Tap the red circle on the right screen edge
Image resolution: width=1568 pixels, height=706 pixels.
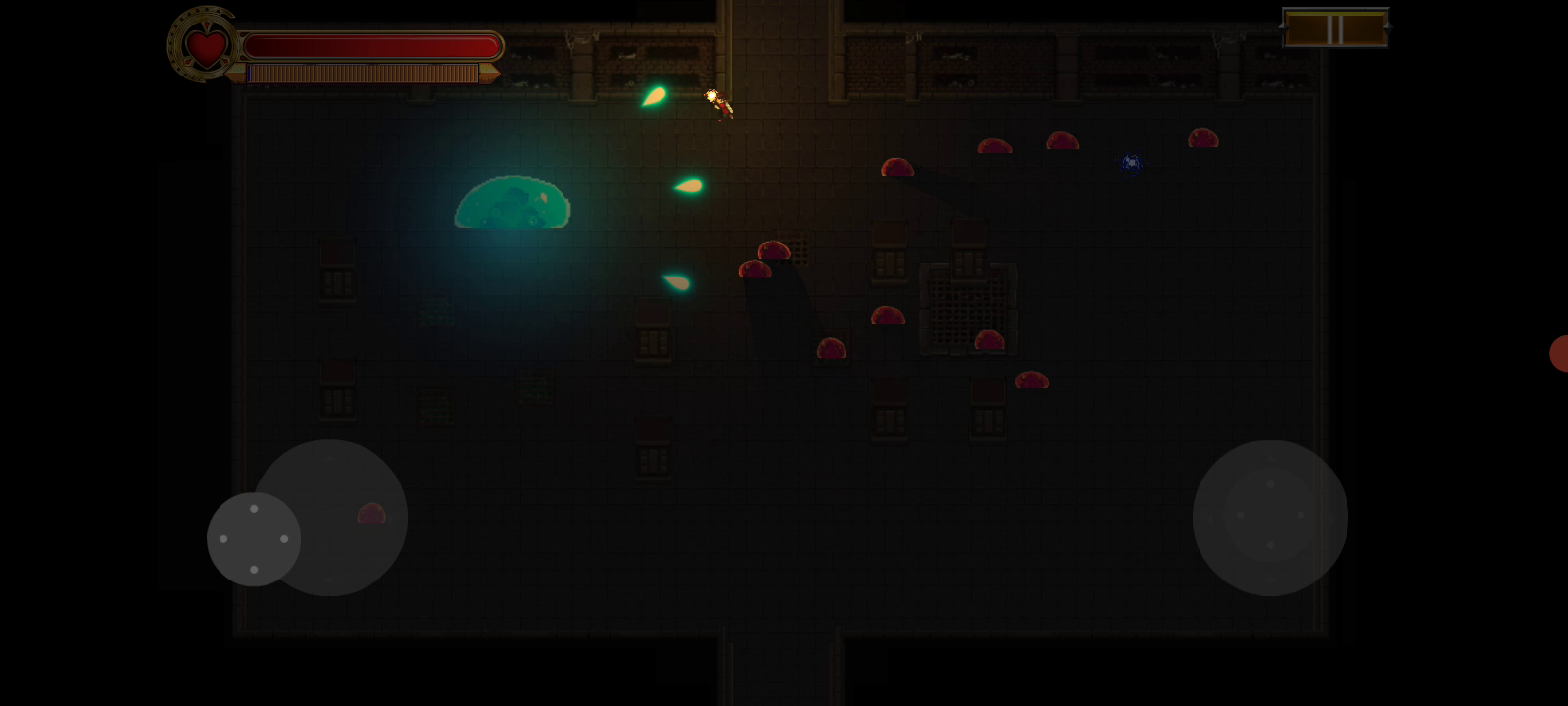click(x=1561, y=355)
